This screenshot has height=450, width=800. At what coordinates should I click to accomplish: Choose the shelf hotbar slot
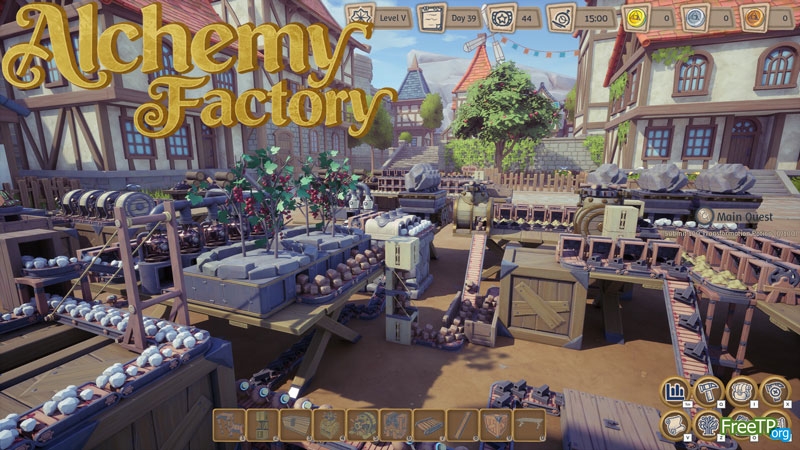point(262,424)
